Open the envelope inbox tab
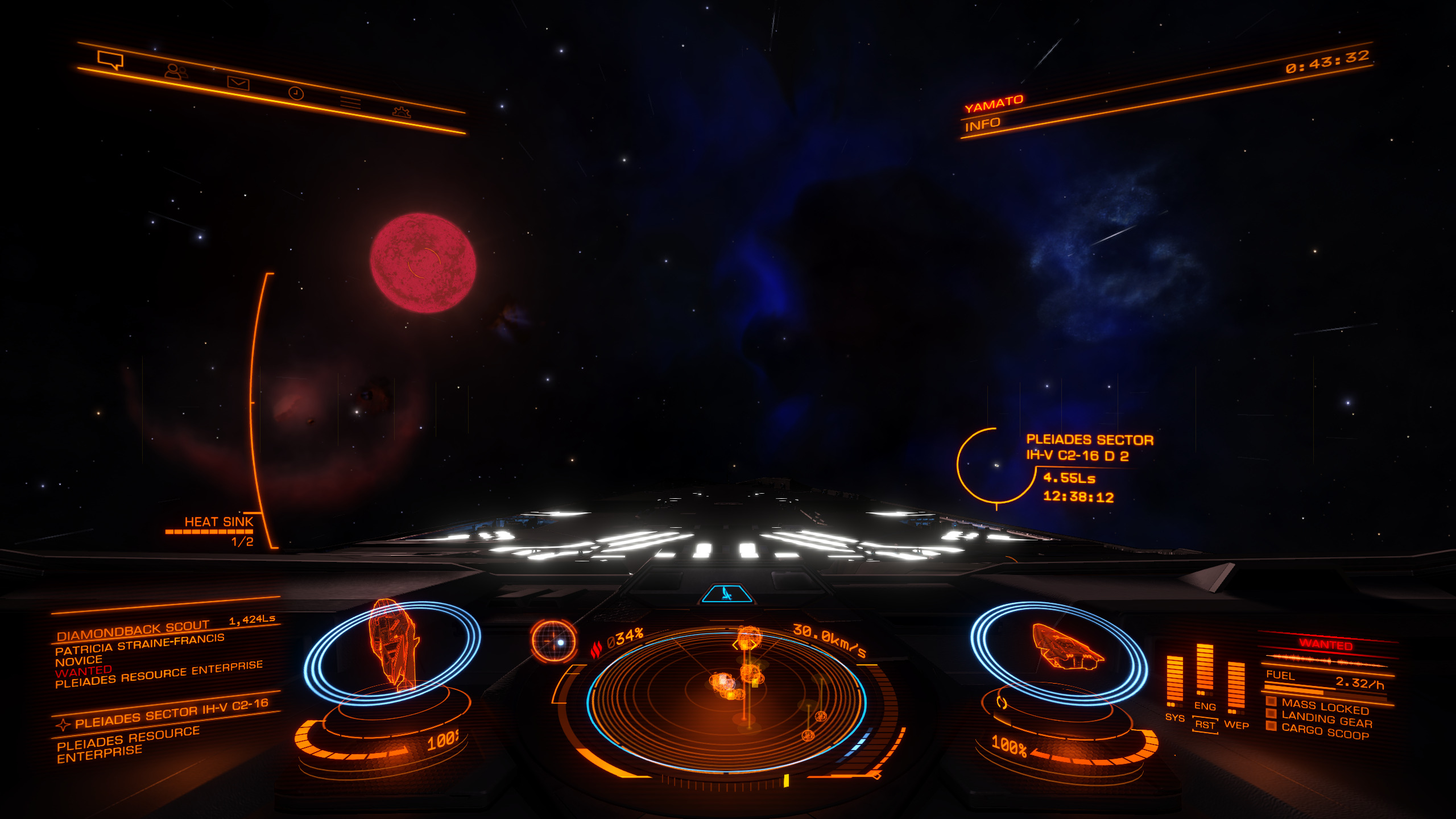Viewport: 1456px width, 819px height. pos(238,83)
